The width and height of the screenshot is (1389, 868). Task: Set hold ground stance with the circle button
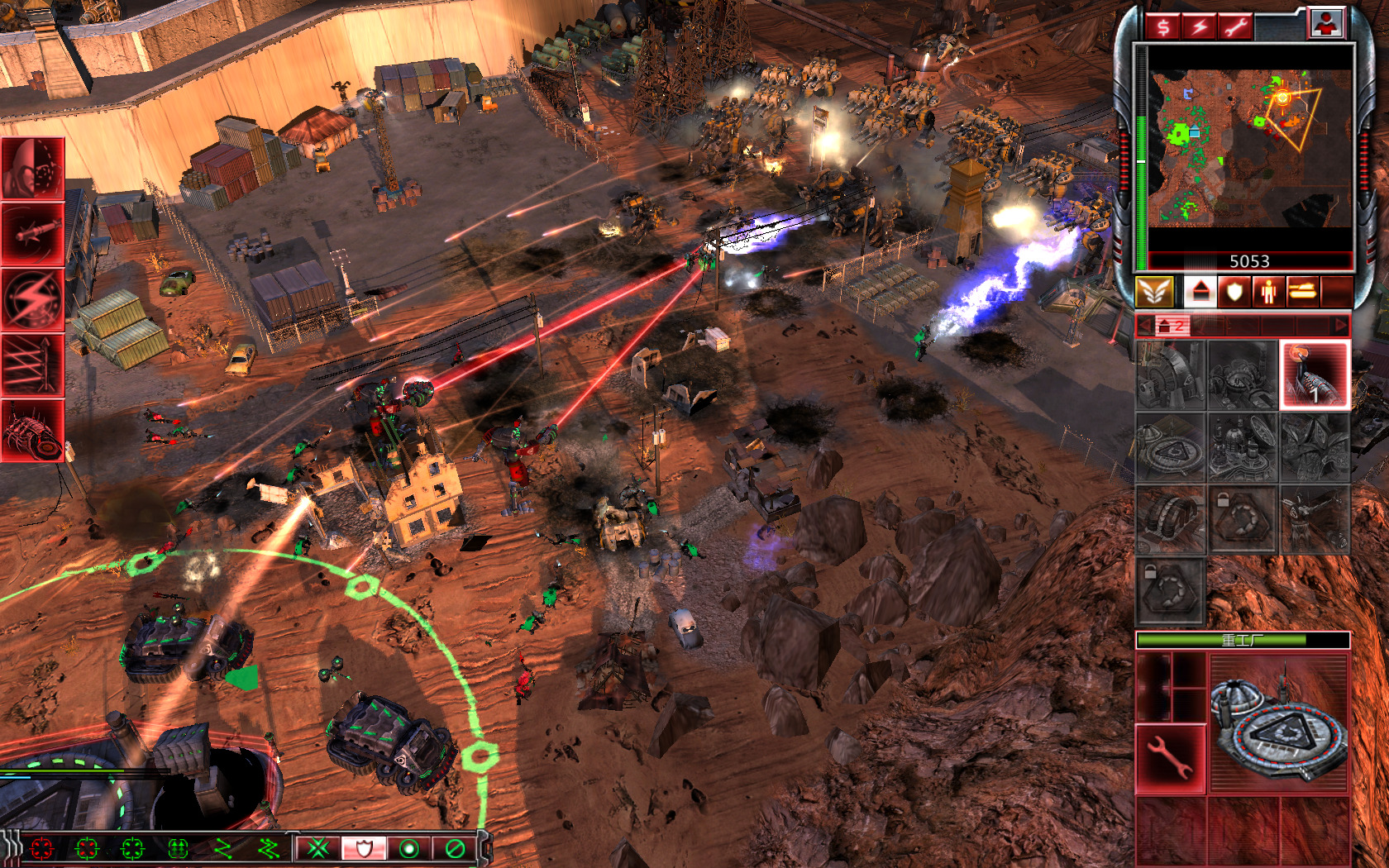[x=409, y=848]
